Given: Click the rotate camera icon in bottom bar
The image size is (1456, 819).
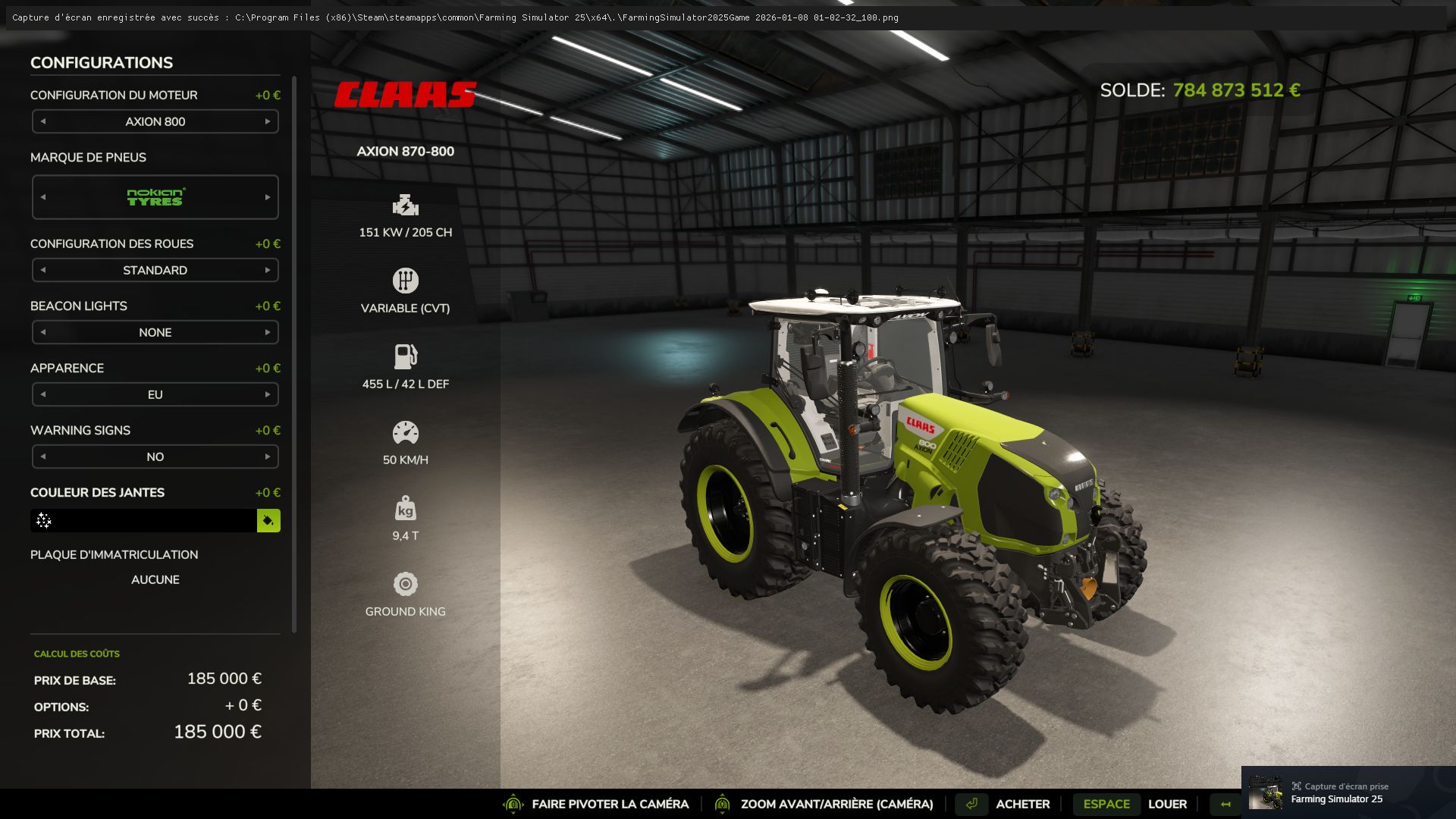Looking at the screenshot, I should (x=515, y=804).
